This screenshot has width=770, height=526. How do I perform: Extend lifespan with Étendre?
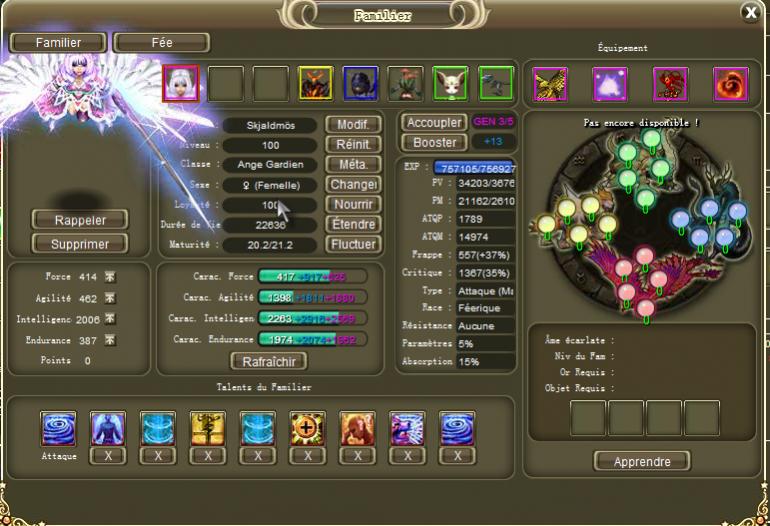[x=354, y=225]
